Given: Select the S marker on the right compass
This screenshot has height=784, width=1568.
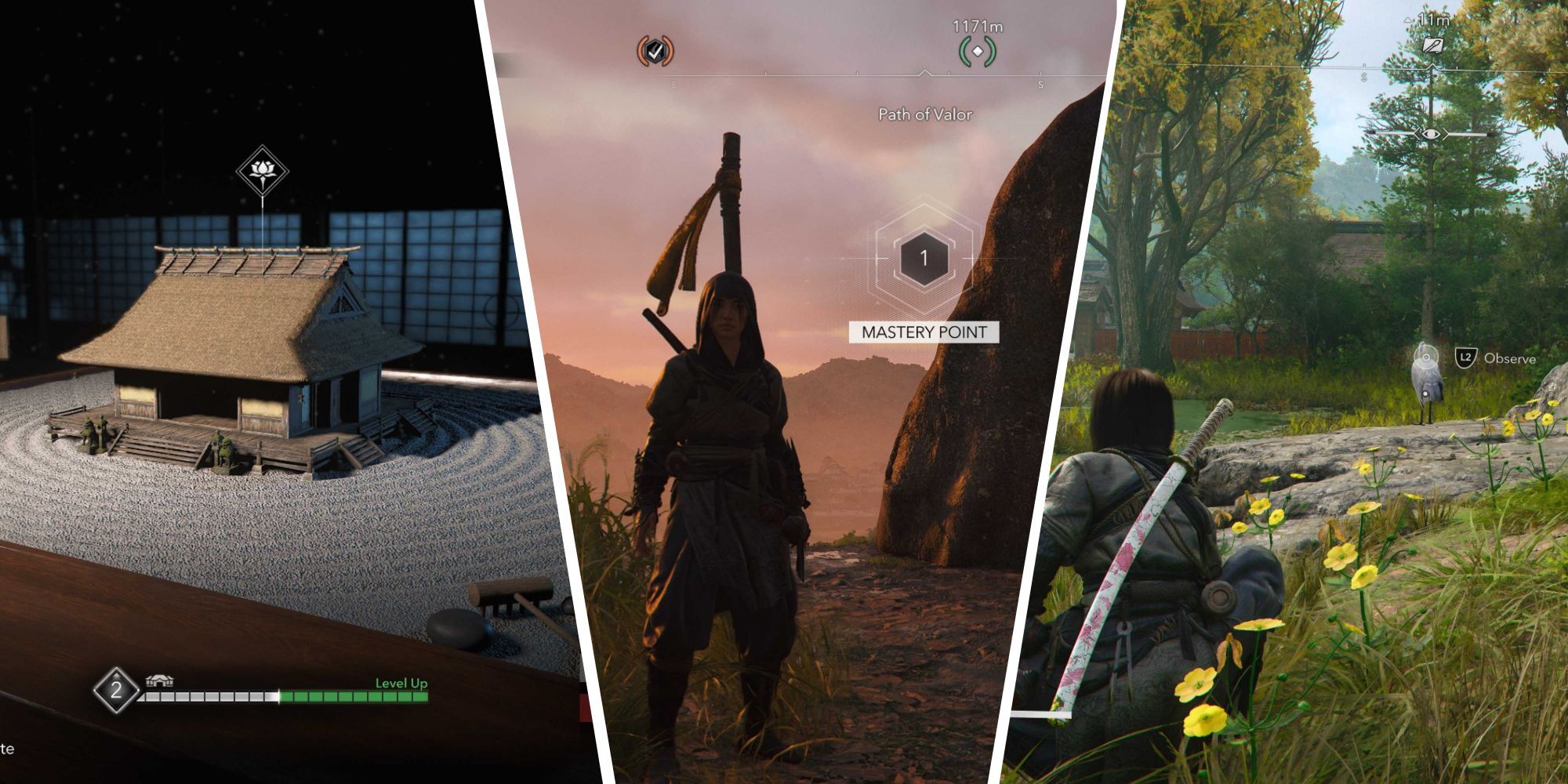Looking at the screenshot, I should coord(1363,77).
